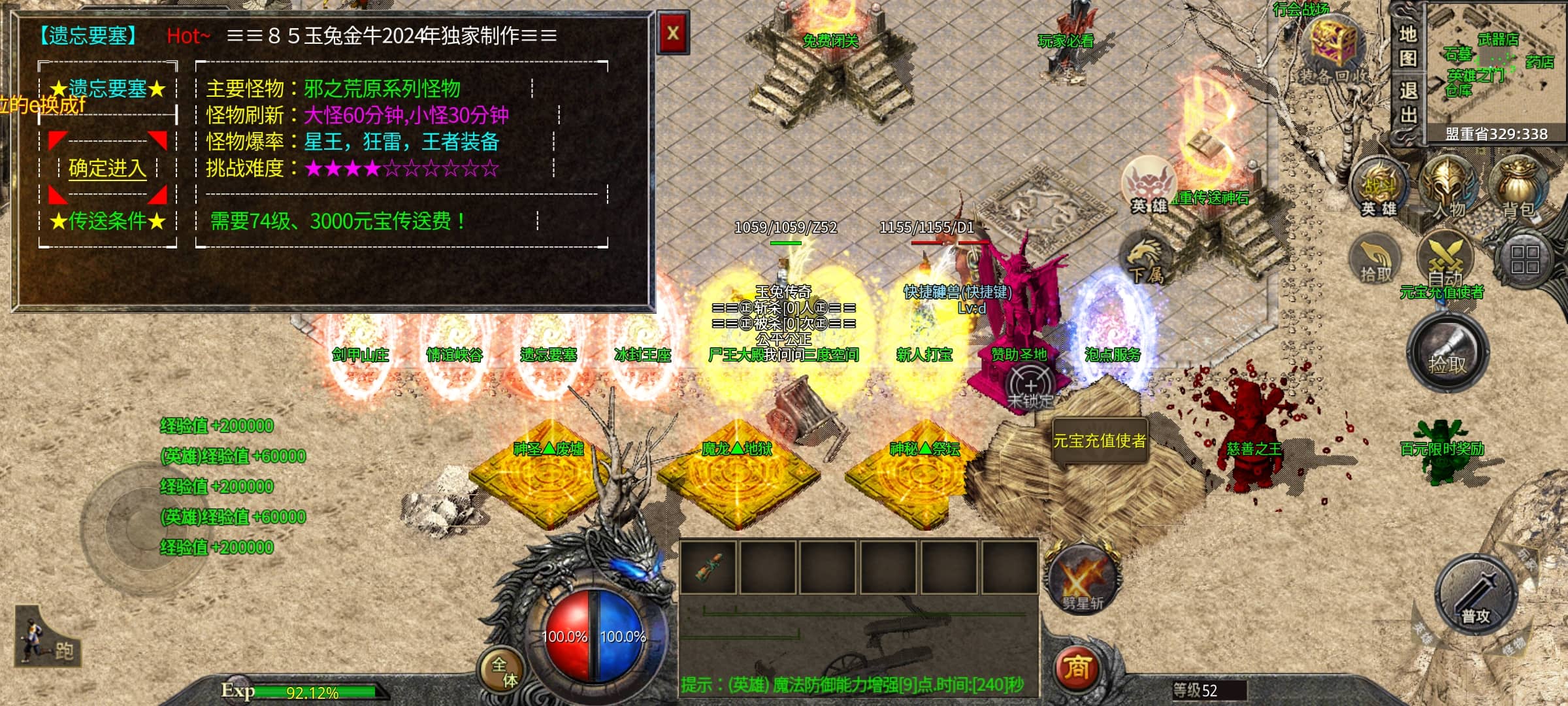Click the 退出 exit button
This screenshot has width=1568, height=706.
pos(1407,103)
